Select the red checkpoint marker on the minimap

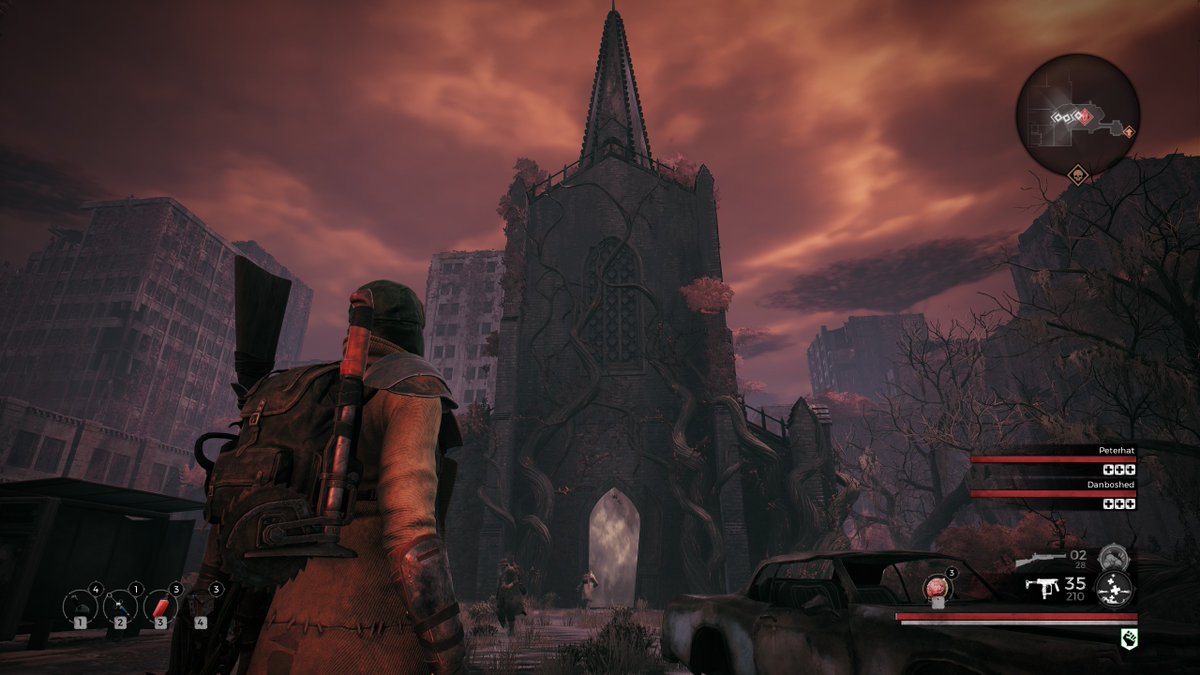coord(1080,117)
